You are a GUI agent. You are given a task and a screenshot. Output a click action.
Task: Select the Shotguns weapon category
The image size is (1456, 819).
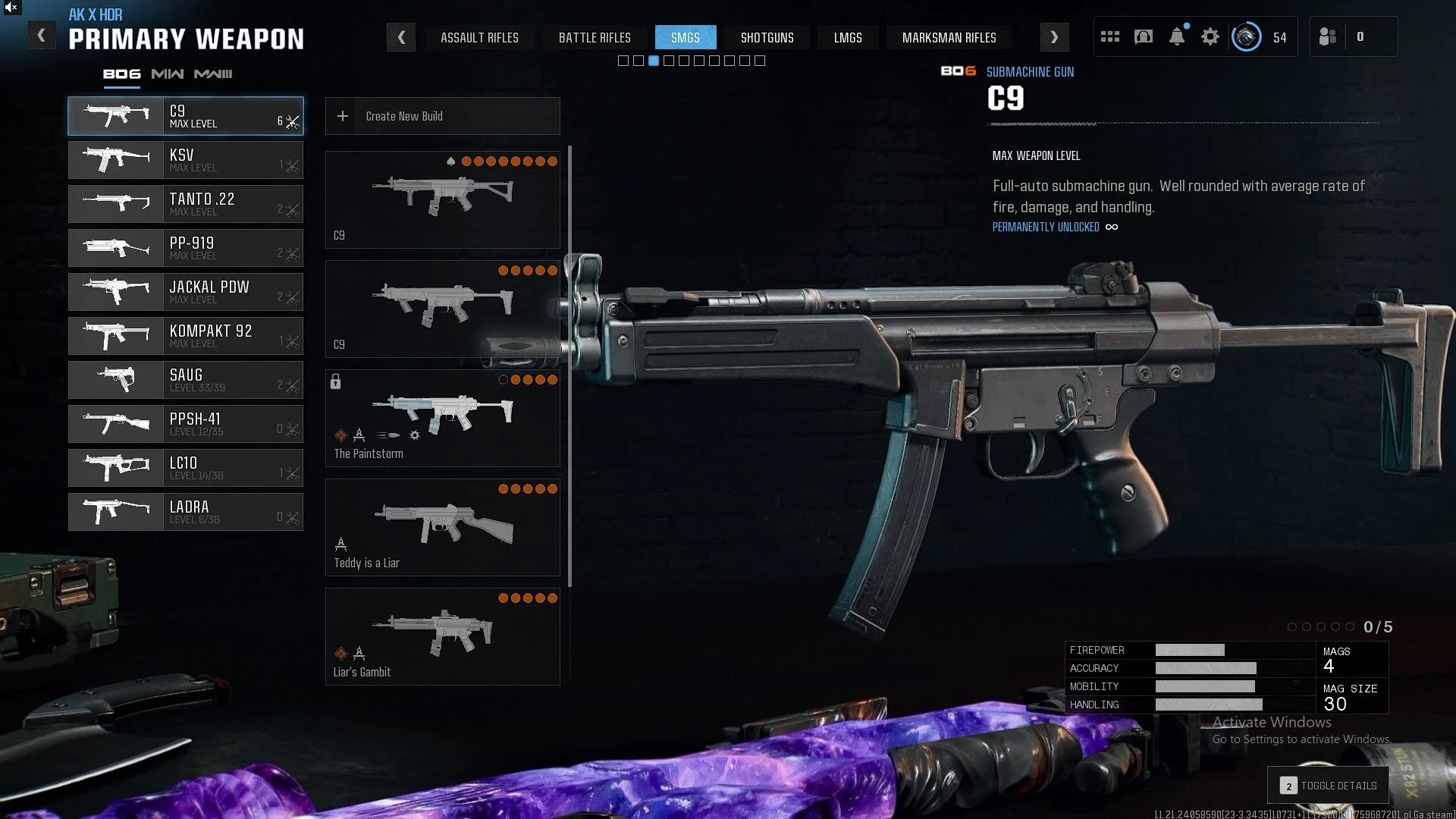pos(767,37)
